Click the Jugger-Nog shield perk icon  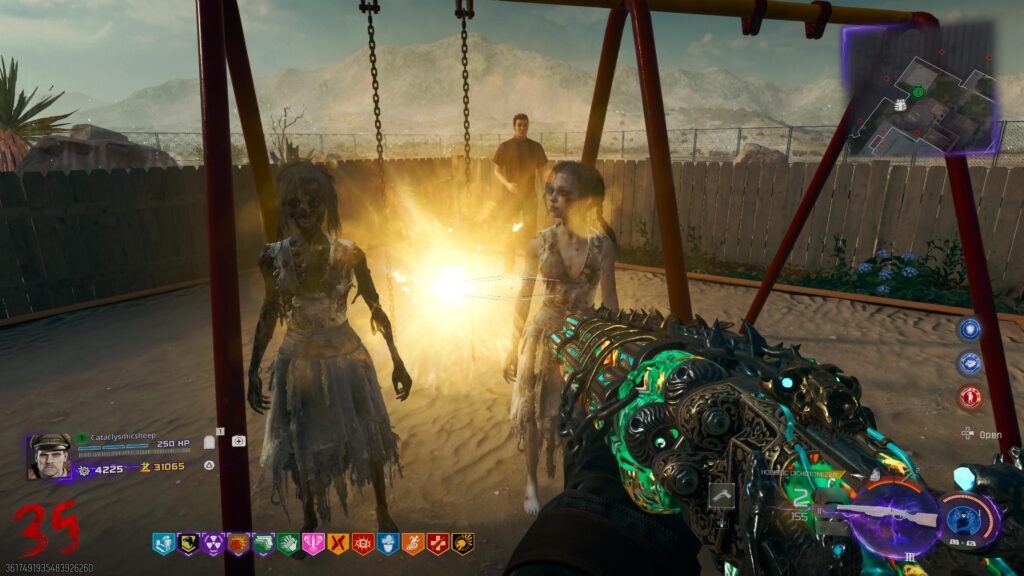(188, 544)
